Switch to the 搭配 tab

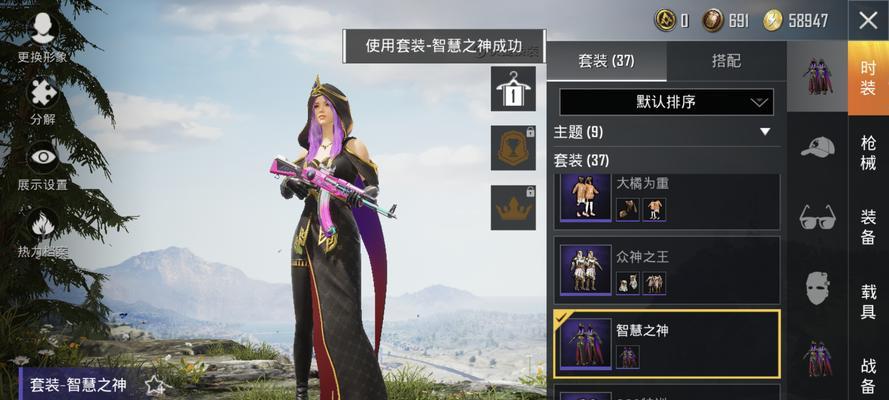[726, 61]
